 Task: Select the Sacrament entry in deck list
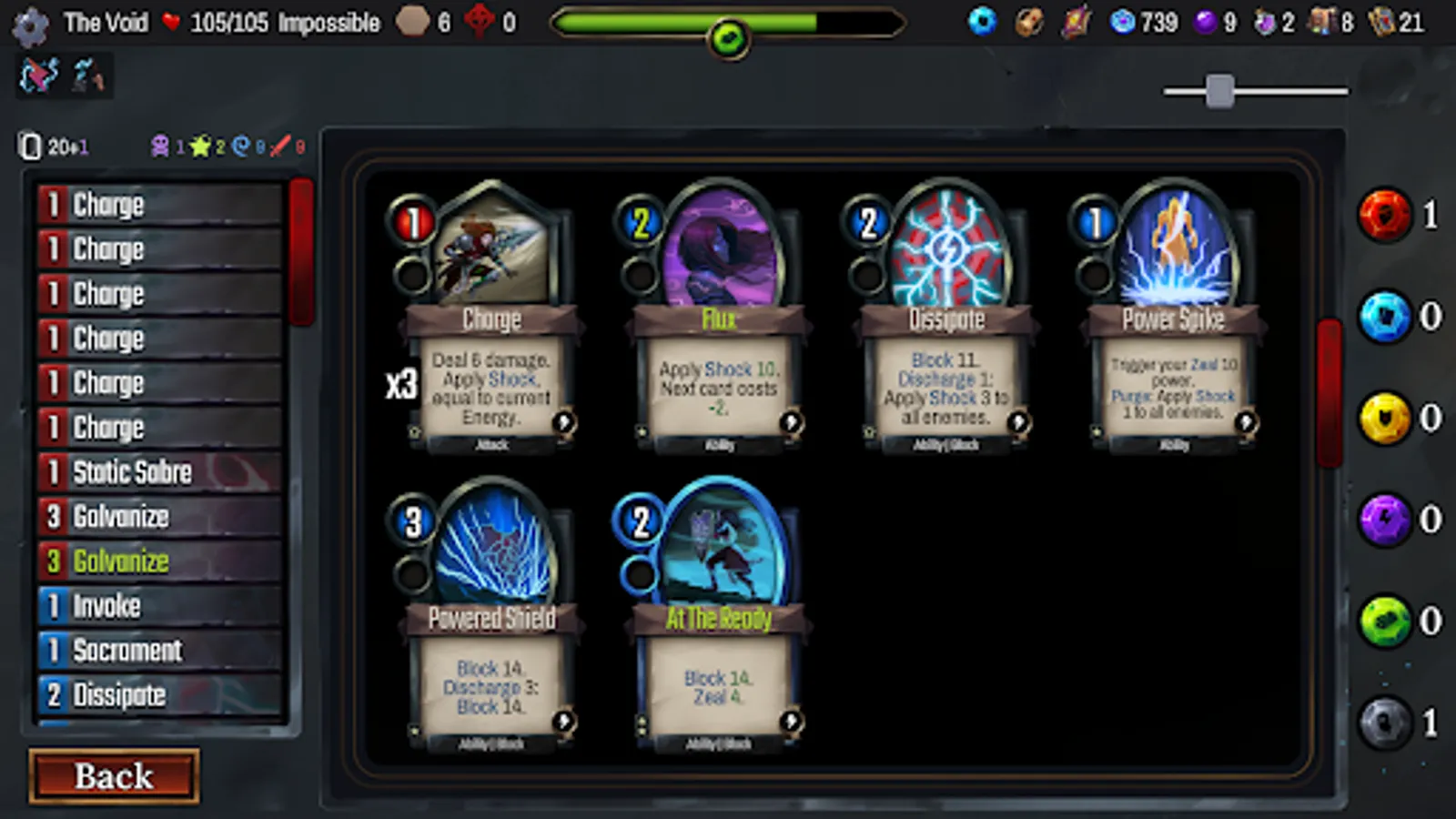[155, 651]
